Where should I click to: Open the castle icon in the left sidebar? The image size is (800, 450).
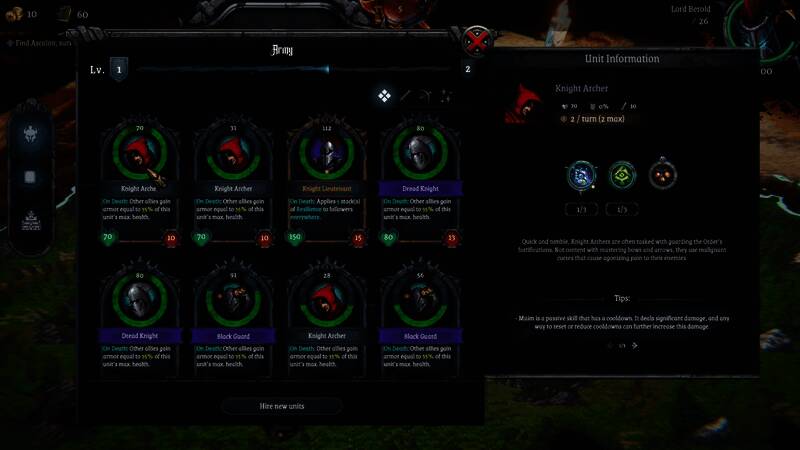(x=31, y=218)
